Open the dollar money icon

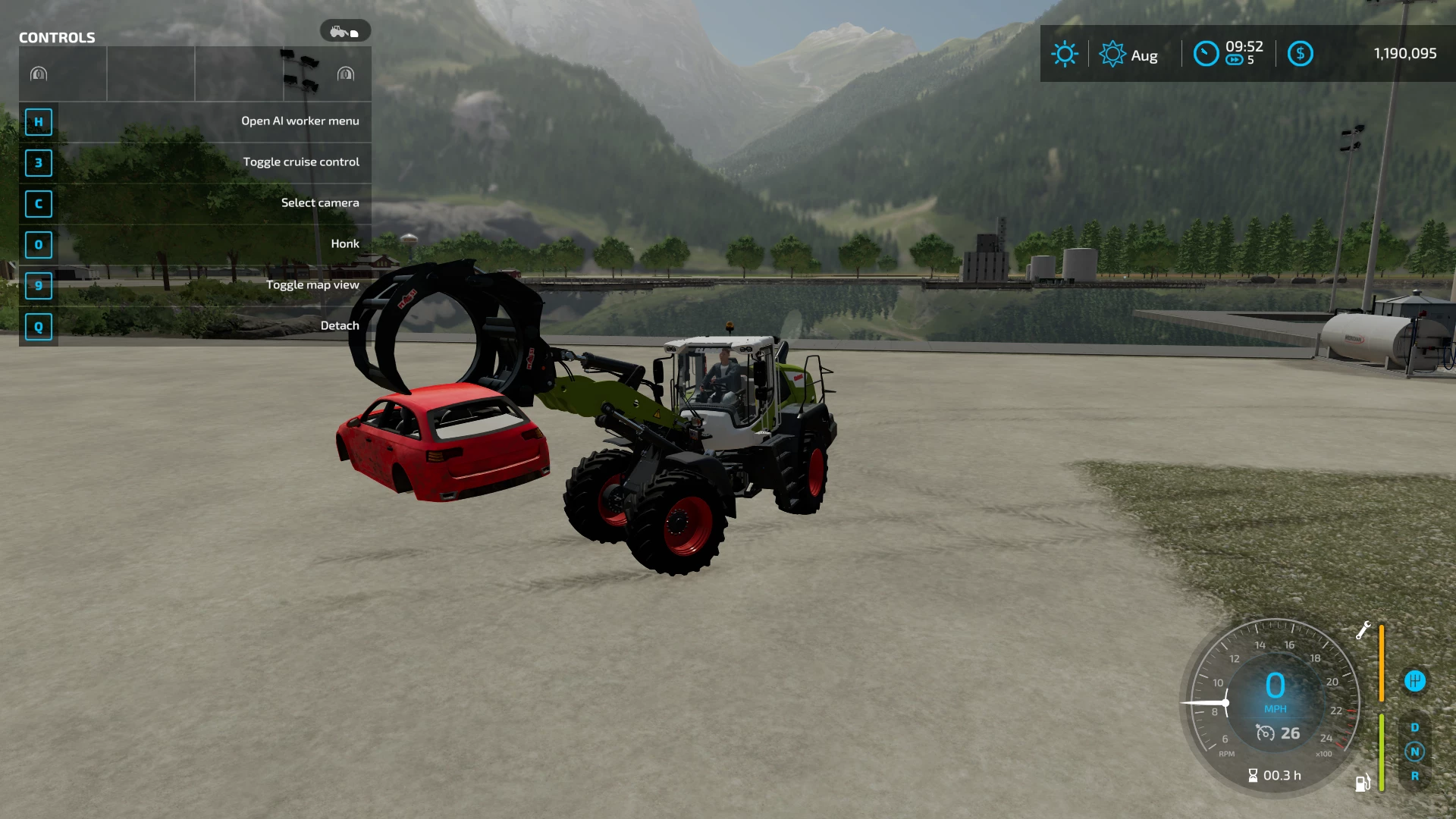coord(1300,54)
